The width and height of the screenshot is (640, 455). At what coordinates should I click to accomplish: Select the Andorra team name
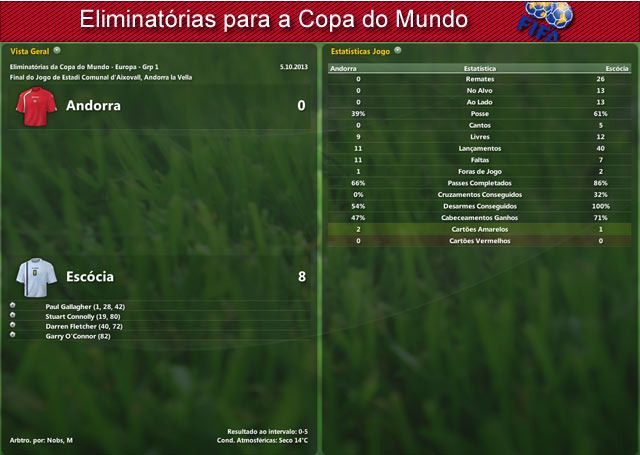coord(93,105)
